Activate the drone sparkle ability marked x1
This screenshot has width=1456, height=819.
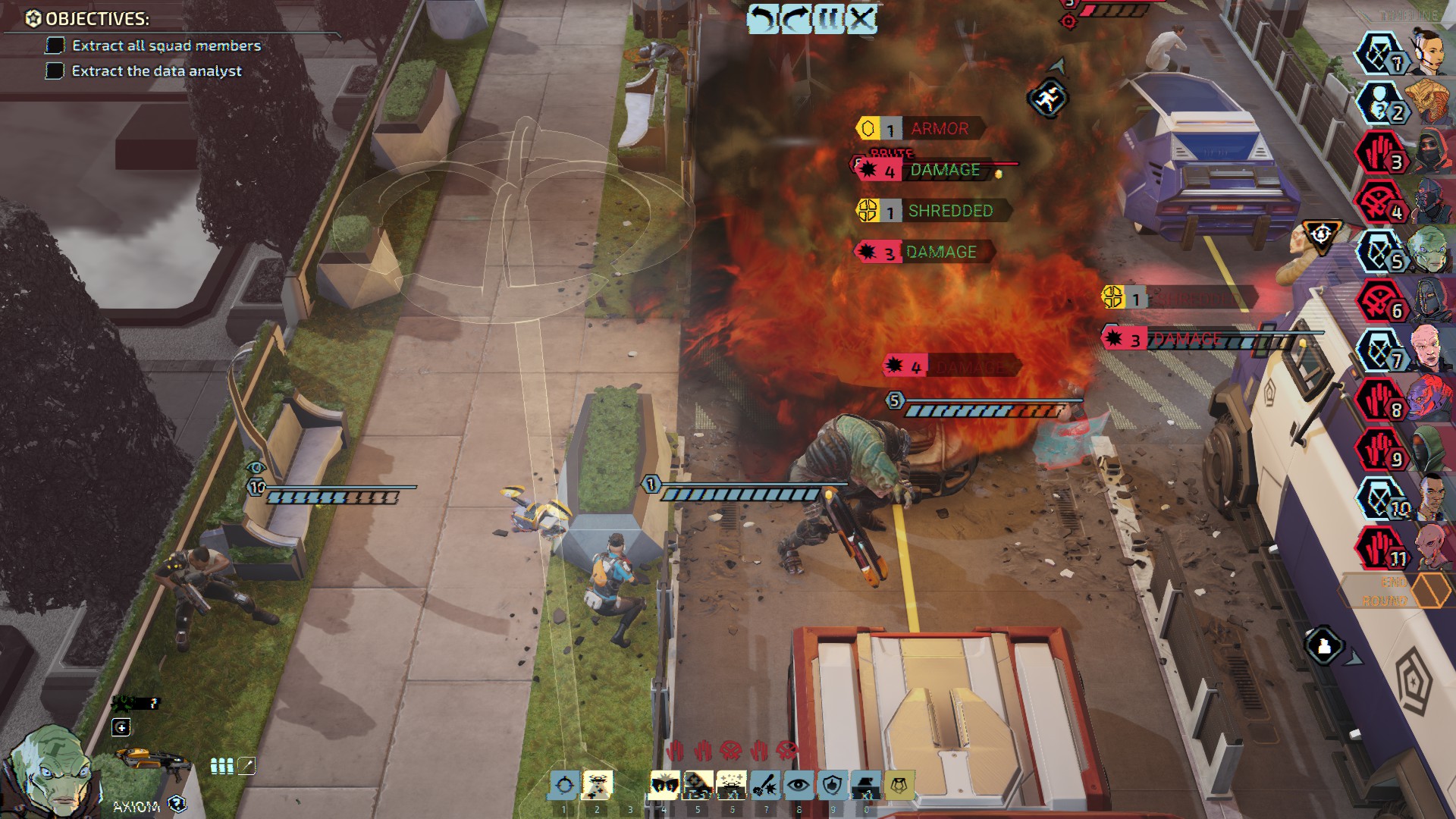tap(732, 786)
